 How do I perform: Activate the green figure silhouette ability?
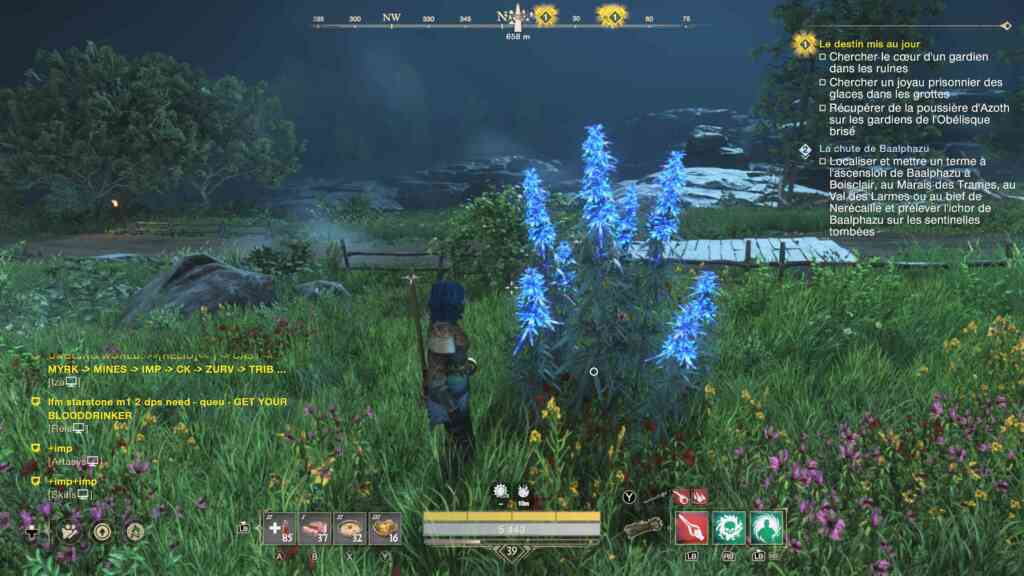click(x=767, y=528)
